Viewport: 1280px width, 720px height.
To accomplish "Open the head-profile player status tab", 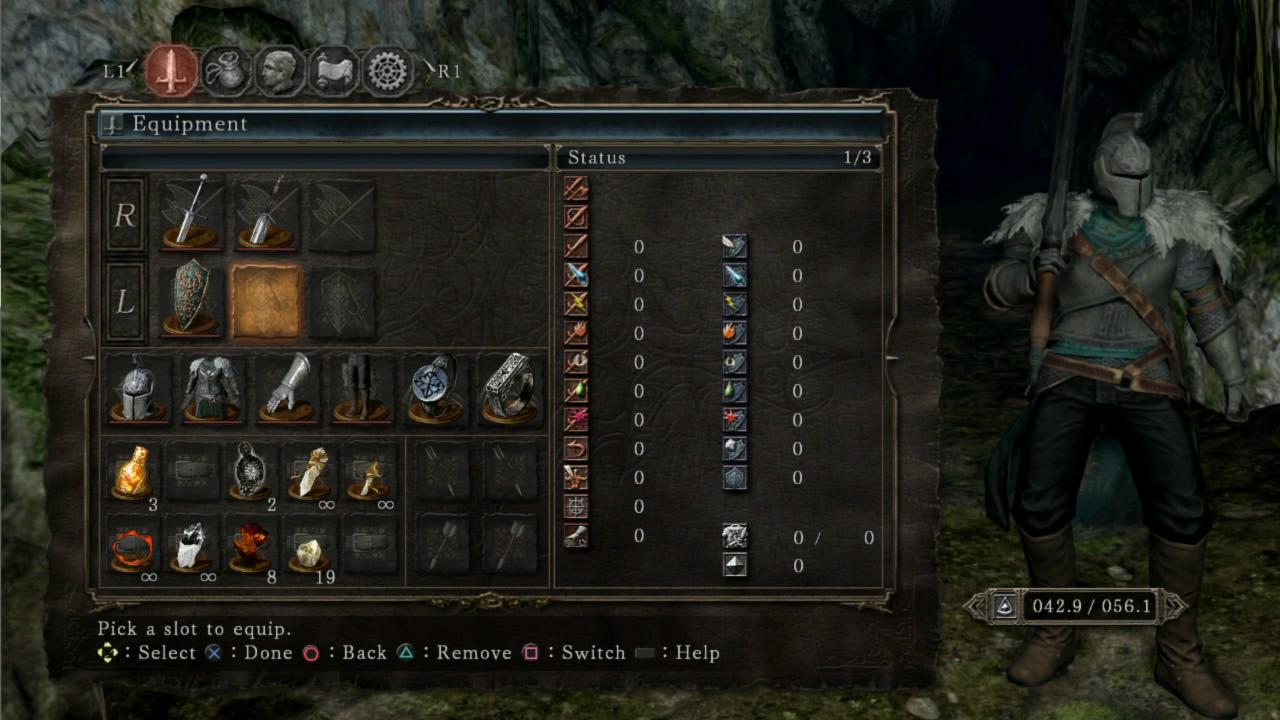I will [279, 71].
